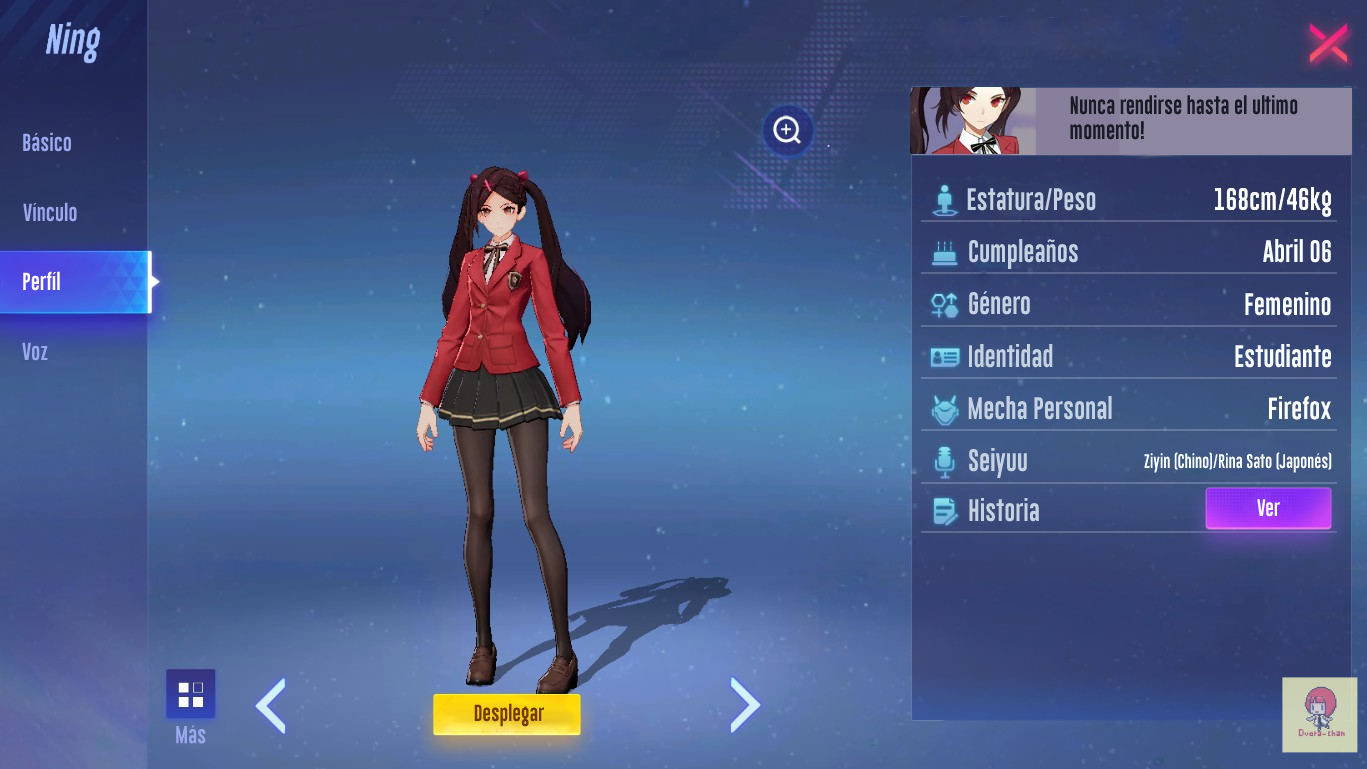Go to the Voz tab
The width and height of the screenshot is (1367, 769).
[35, 352]
